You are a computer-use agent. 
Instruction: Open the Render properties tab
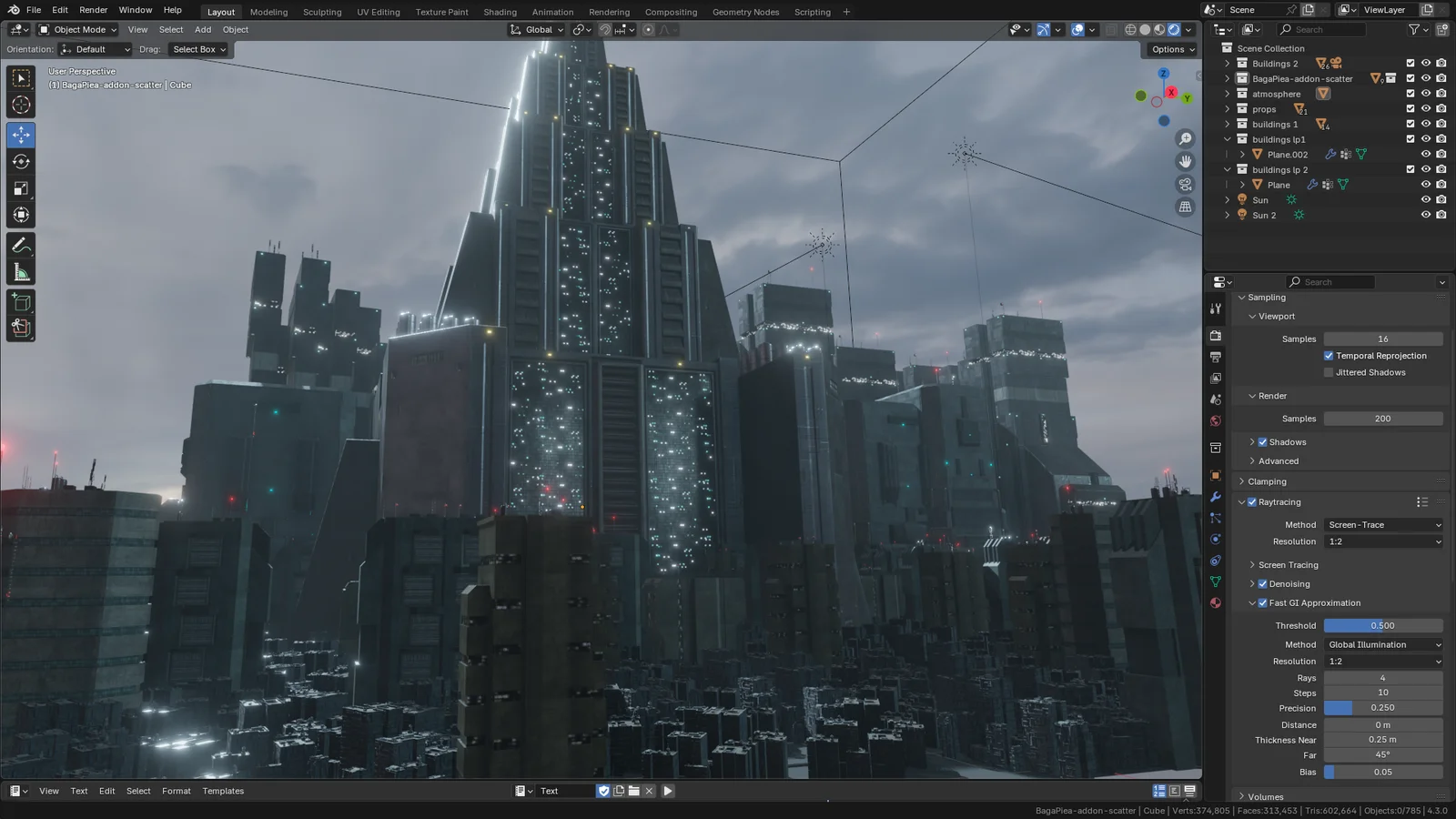pos(1215,335)
